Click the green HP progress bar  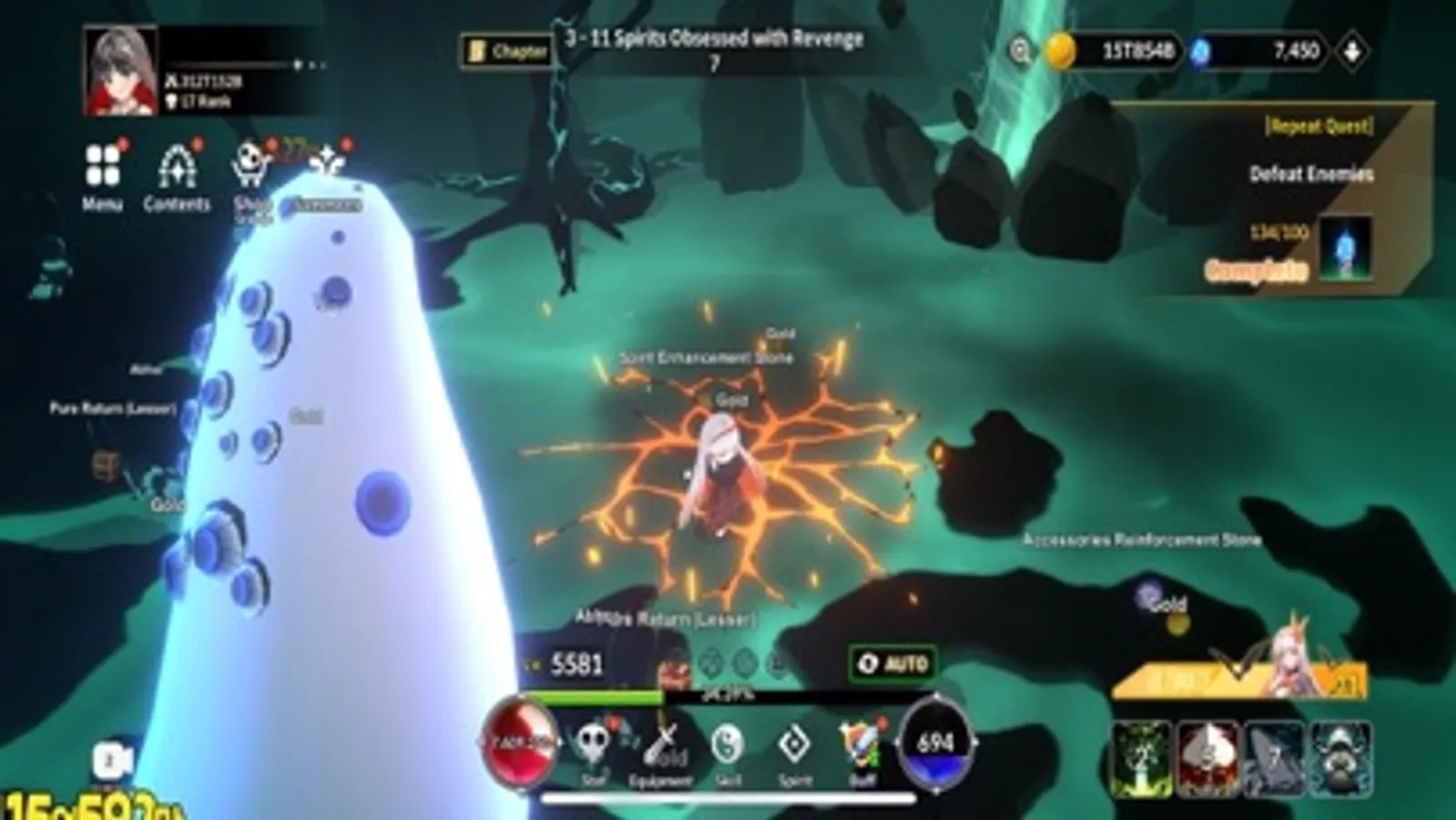[x=592, y=695]
